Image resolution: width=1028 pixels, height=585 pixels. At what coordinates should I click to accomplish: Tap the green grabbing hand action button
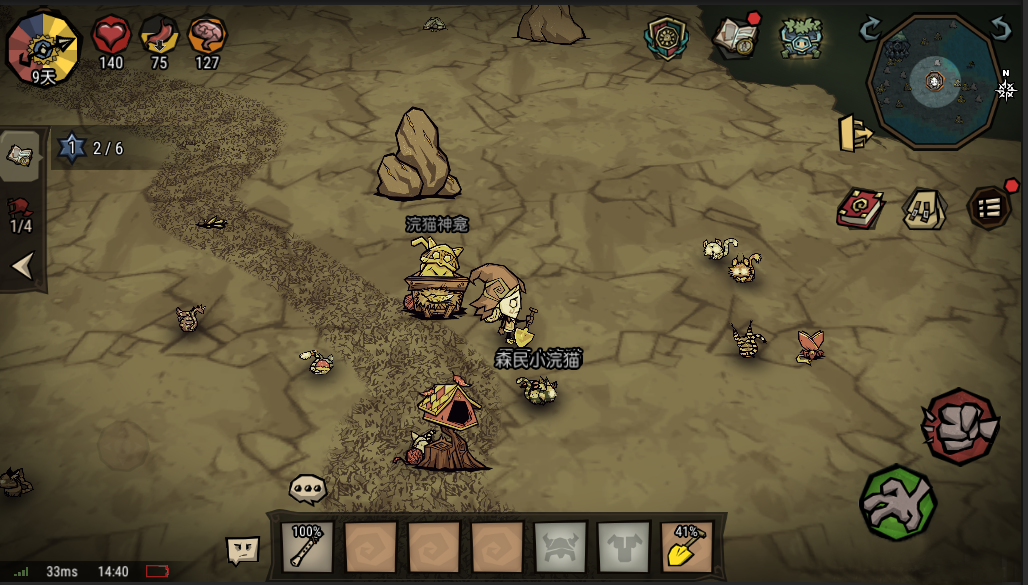click(897, 503)
